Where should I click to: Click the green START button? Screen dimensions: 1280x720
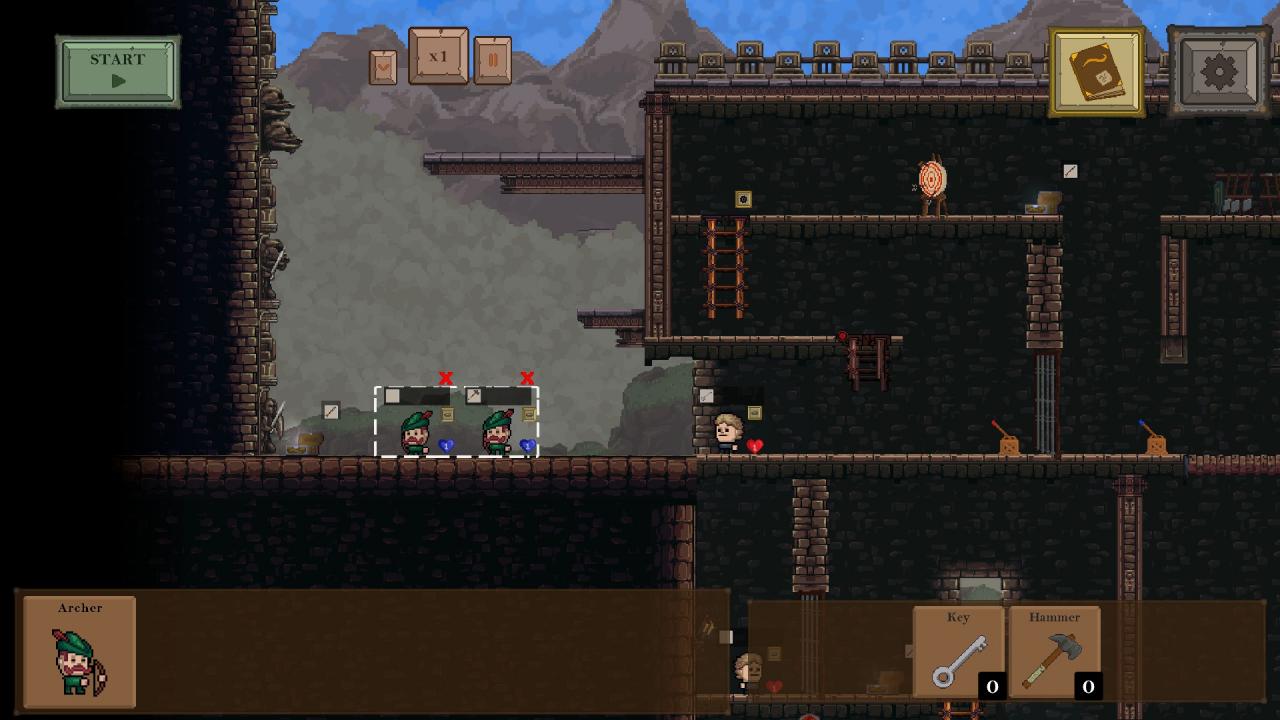118,71
